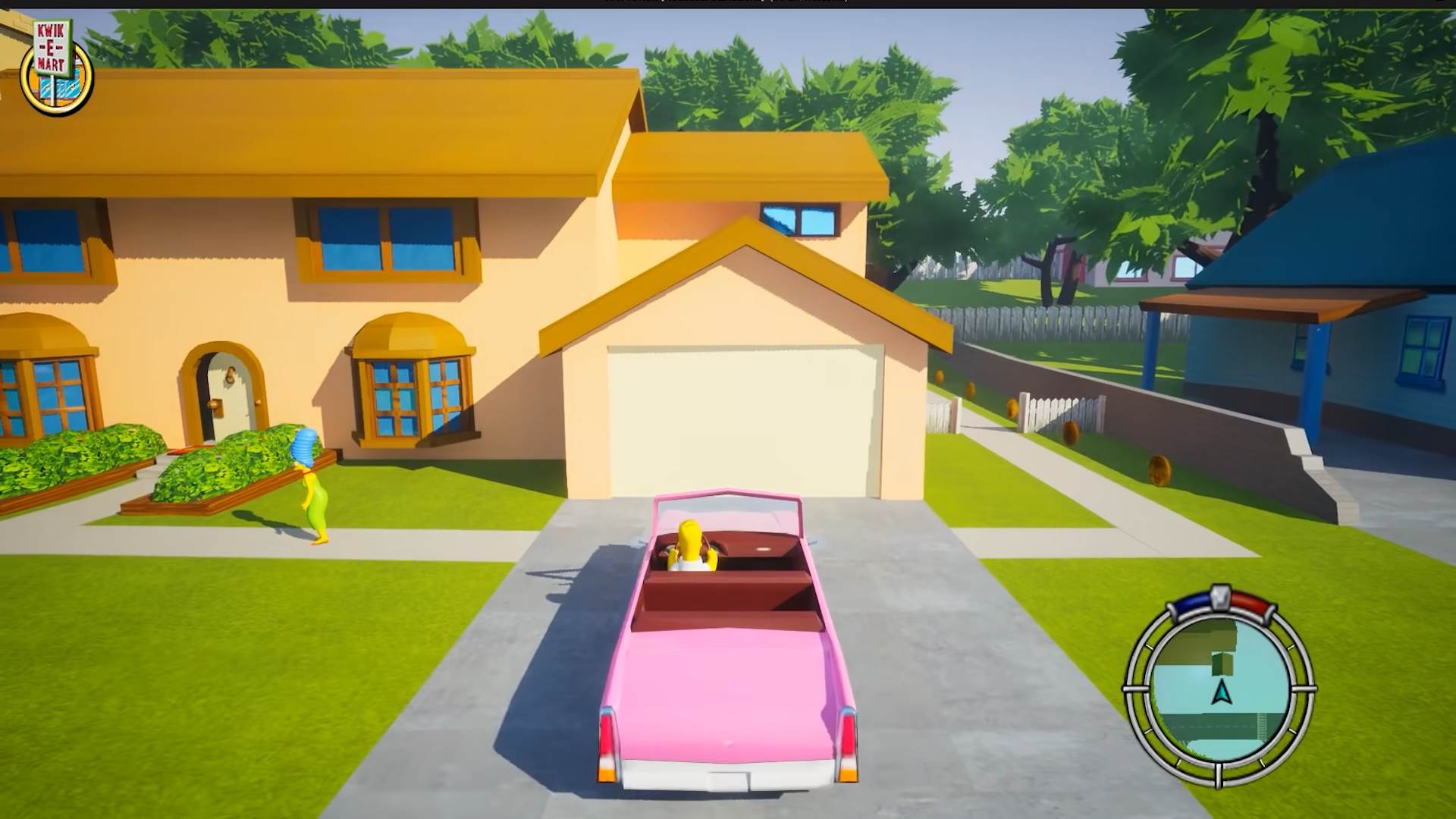Select the minimap compass in the corner
This screenshot has width=1456, height=819.
point(1222,692)
